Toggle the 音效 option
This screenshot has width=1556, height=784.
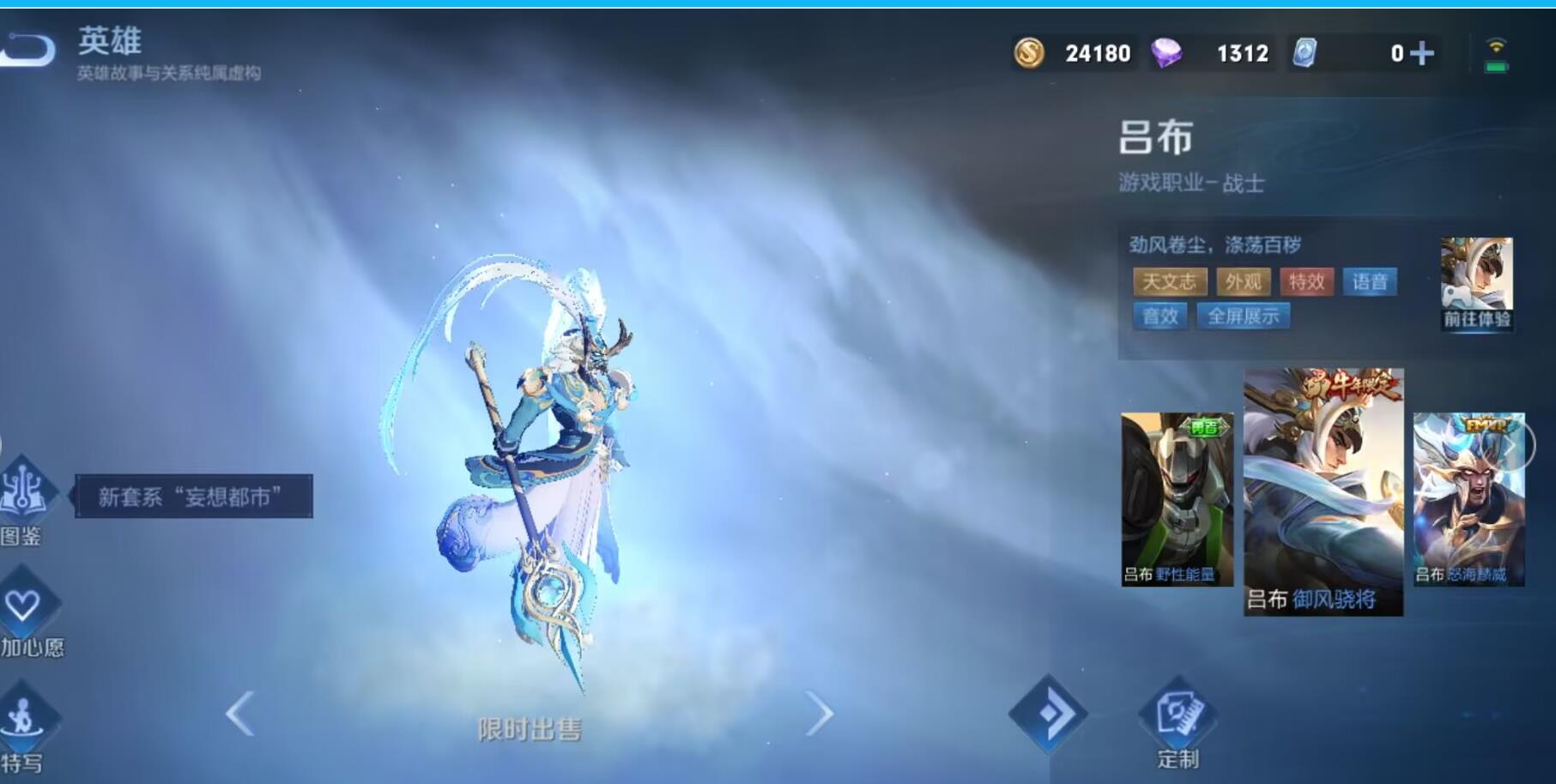coord(1163,317)
